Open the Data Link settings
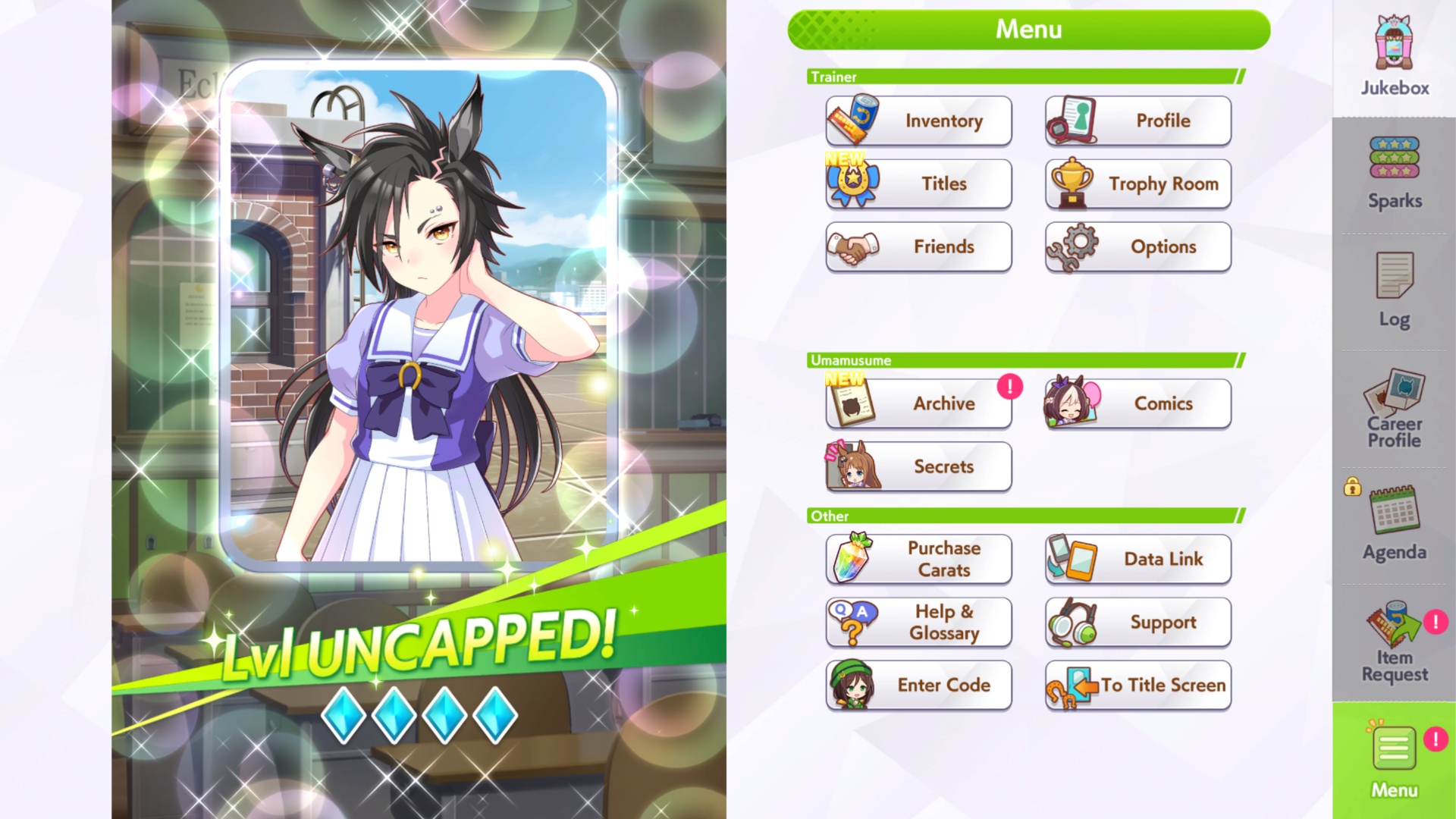1456x819 pixels. 1137,559
